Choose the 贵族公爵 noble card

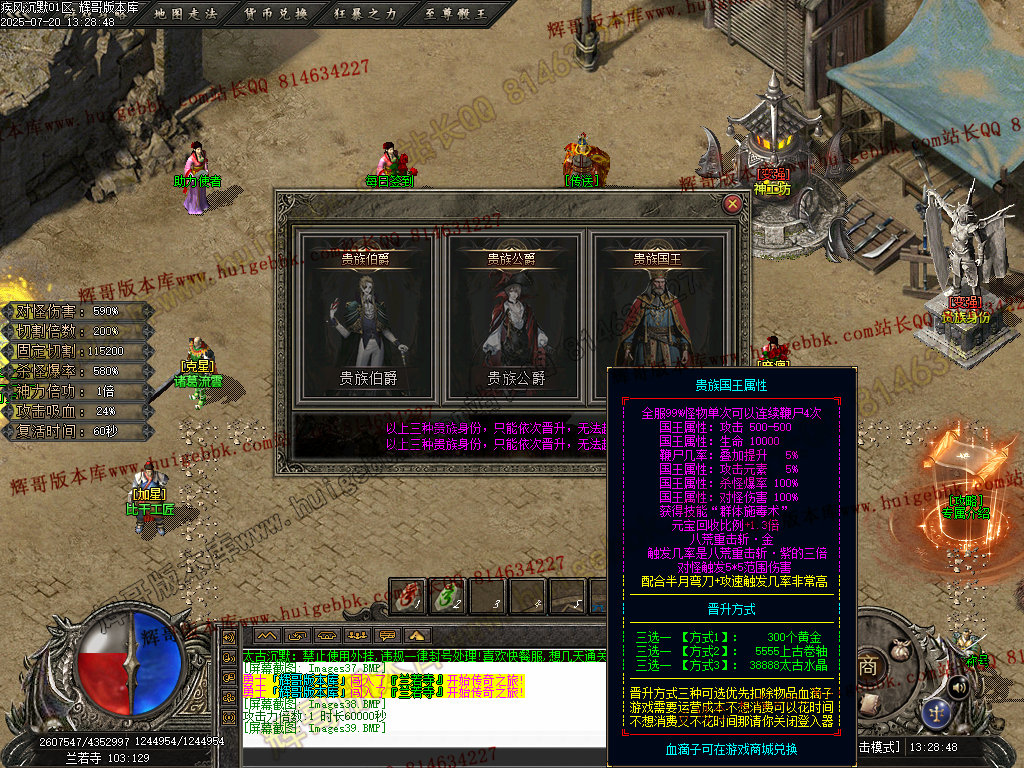(x=512, y=320)
